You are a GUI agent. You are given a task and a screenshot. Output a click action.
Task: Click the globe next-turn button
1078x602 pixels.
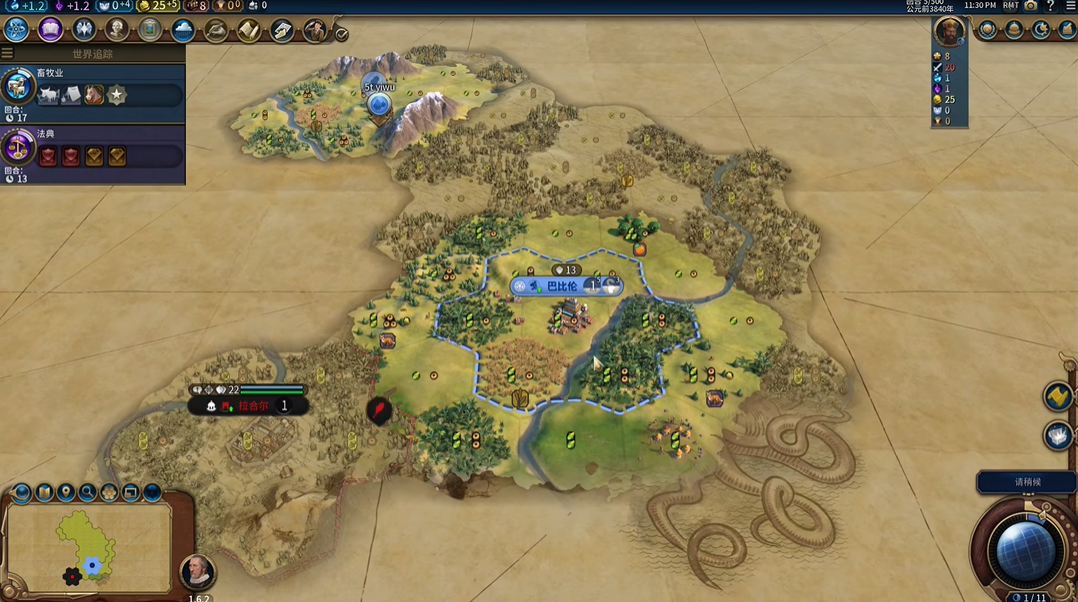pyautogui.click(x=1024, y=552)
